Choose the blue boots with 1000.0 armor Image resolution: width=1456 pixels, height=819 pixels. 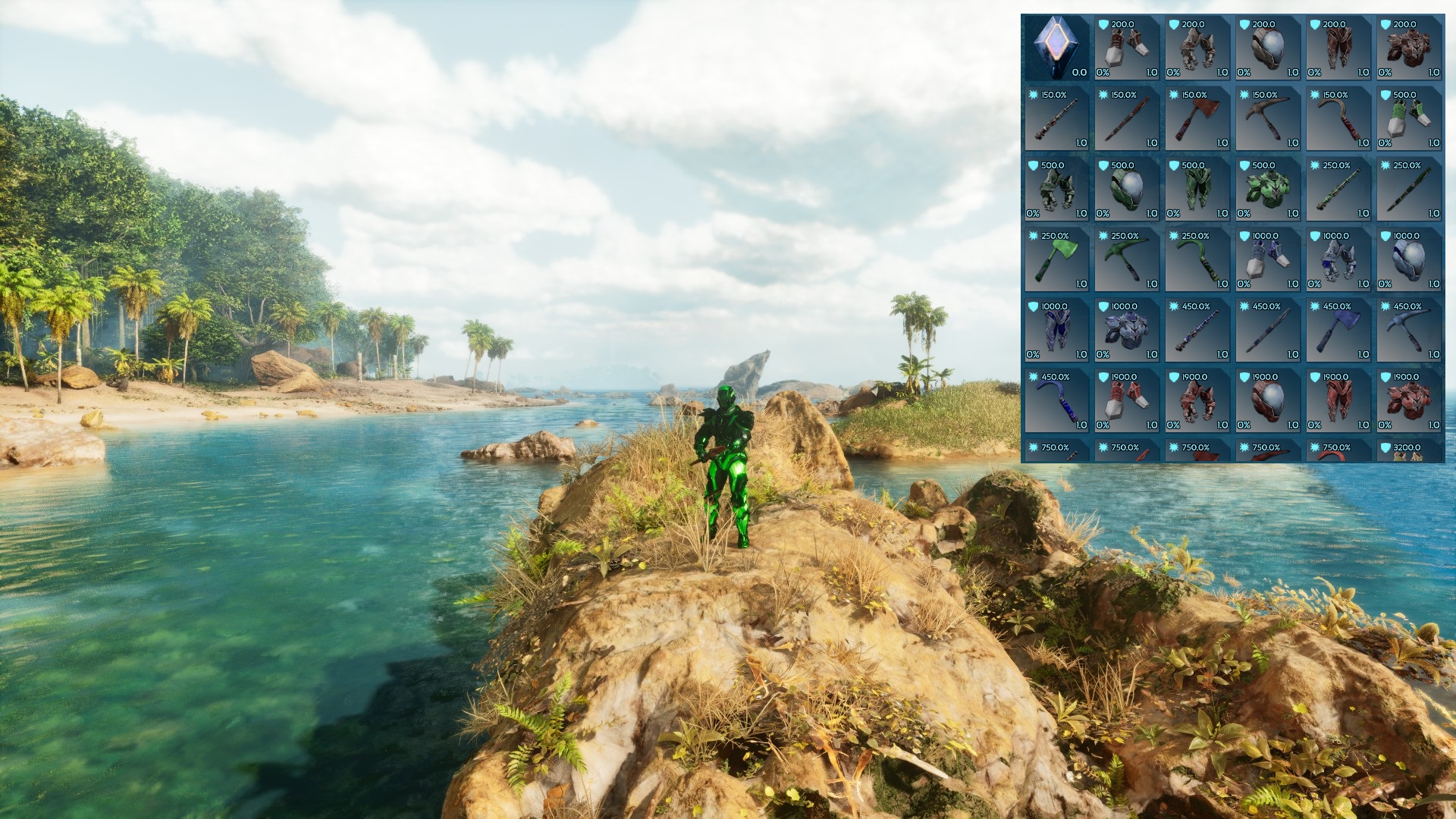pos(1268,261)
